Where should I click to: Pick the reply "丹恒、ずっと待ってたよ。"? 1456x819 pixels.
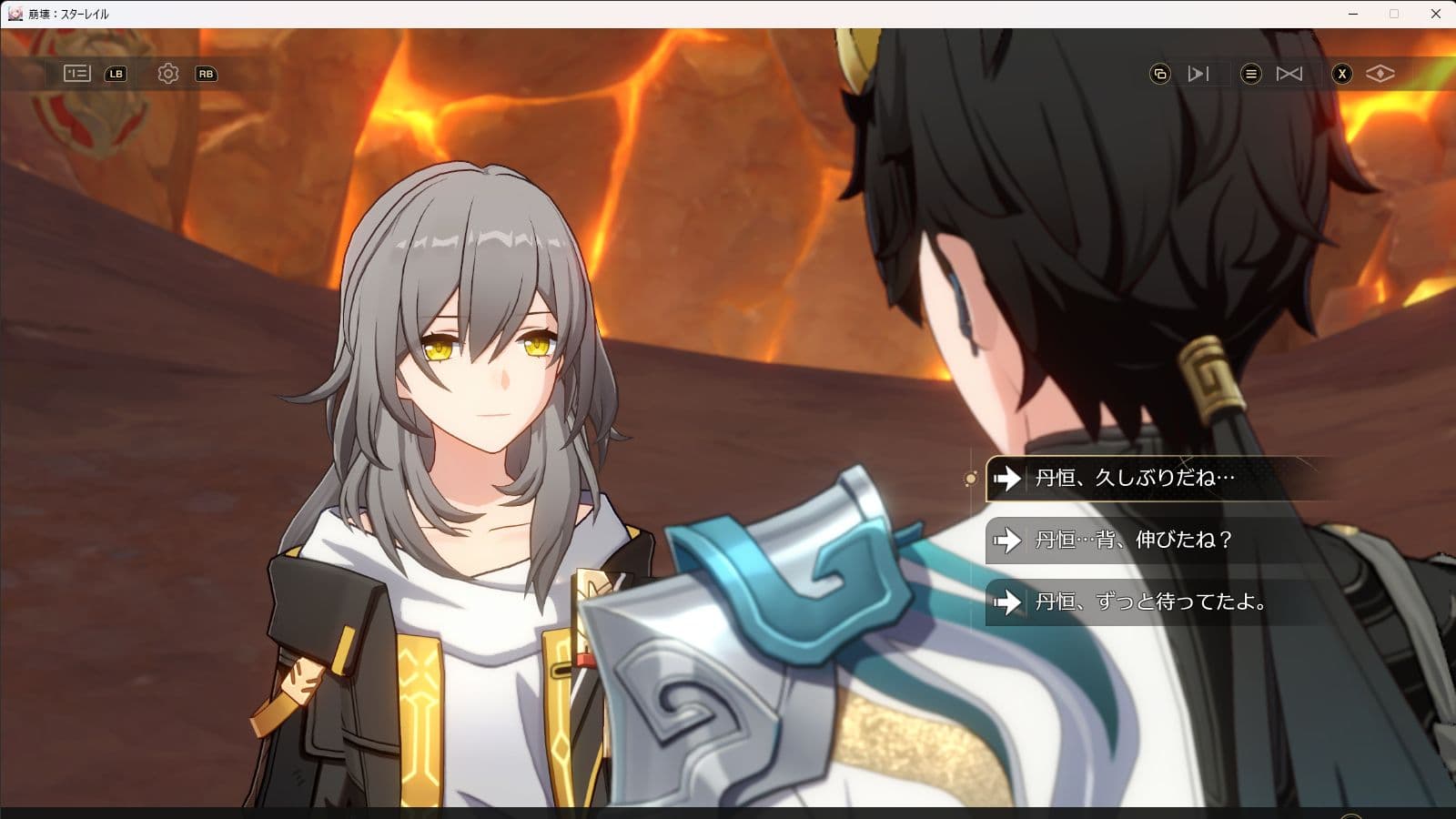tap(1150, 602)
